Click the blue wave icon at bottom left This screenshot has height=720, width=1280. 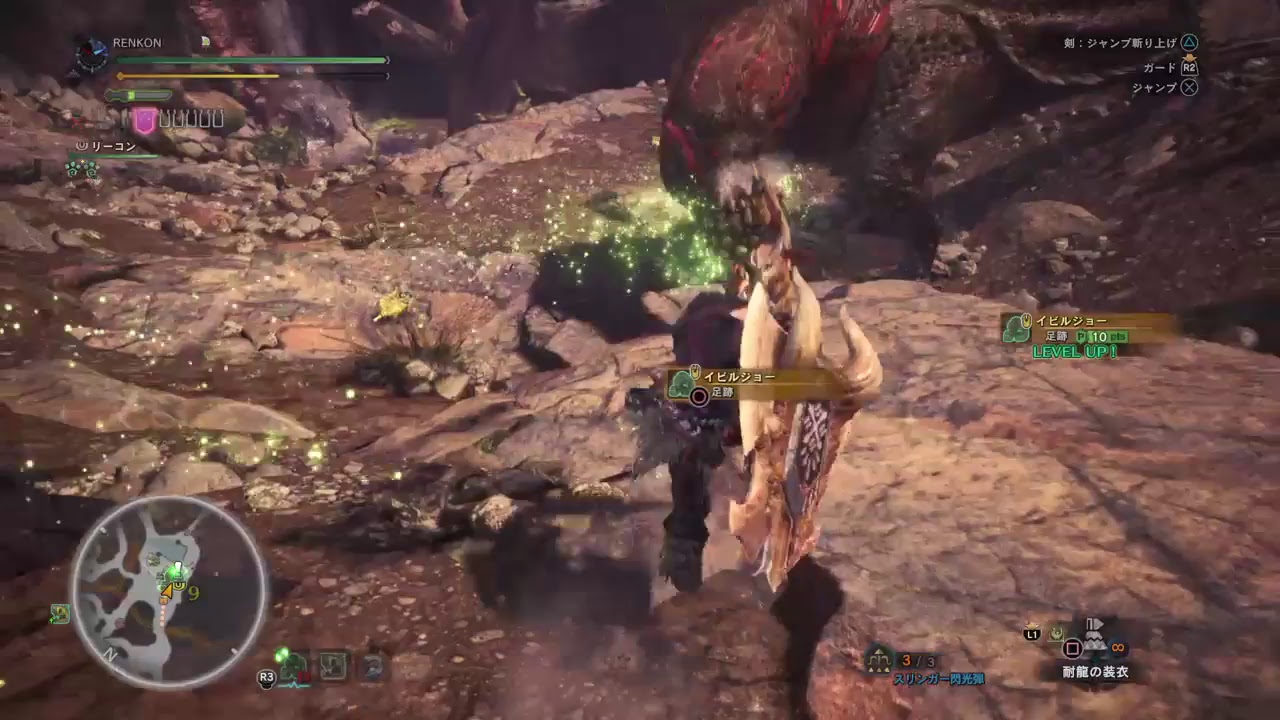click(x=372, y=668)
